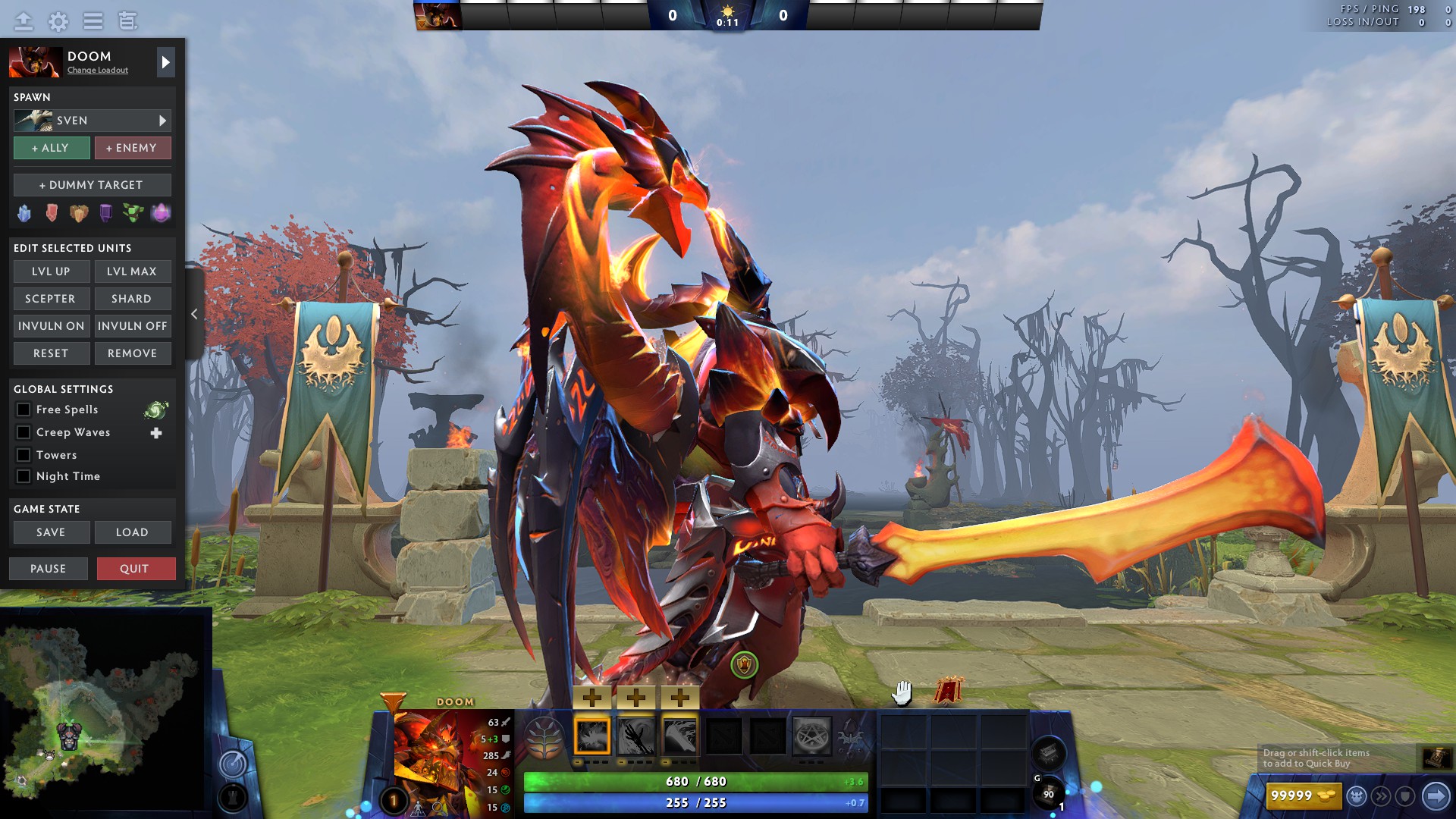Screen dimensions: 1456x819
Task: Enable the Free Spells checkbox
Action: 24,409
